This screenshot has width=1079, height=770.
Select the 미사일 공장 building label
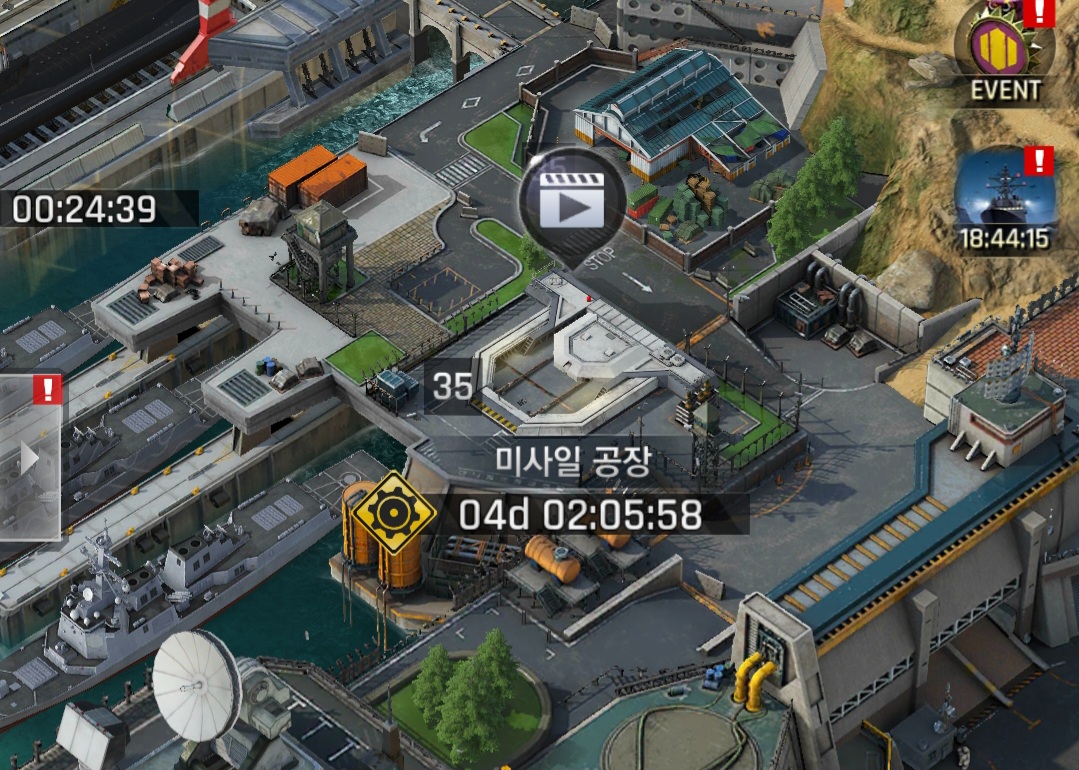coord(573,462)
